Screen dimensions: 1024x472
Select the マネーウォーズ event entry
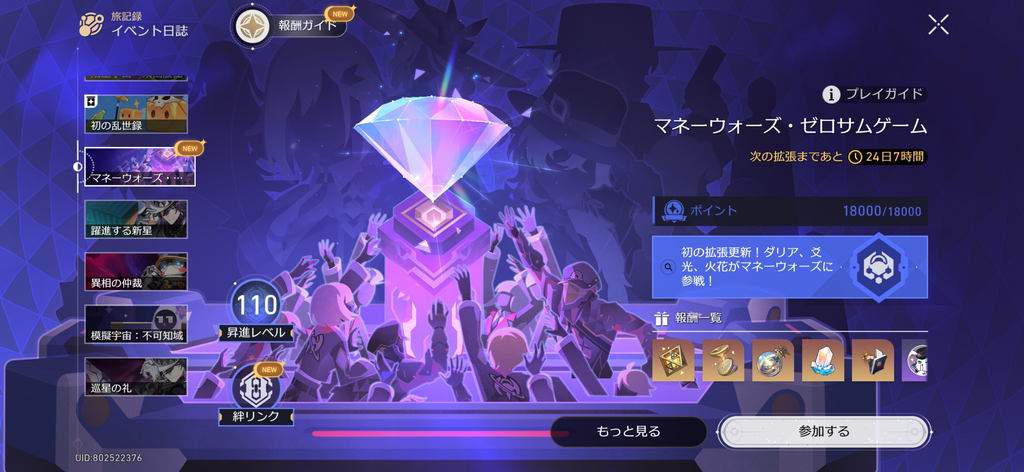pyautogui.click(x=139, y=167)
